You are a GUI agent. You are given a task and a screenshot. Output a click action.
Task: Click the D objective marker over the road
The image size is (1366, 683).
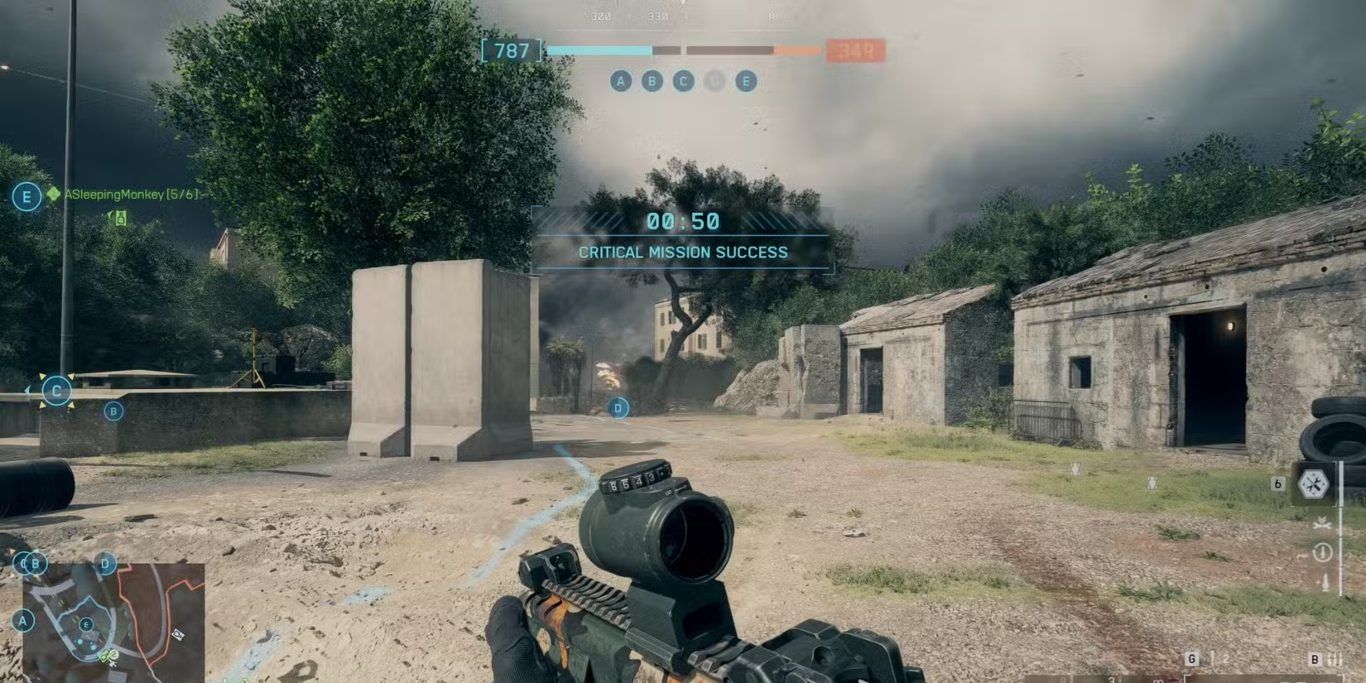[619, 407]
